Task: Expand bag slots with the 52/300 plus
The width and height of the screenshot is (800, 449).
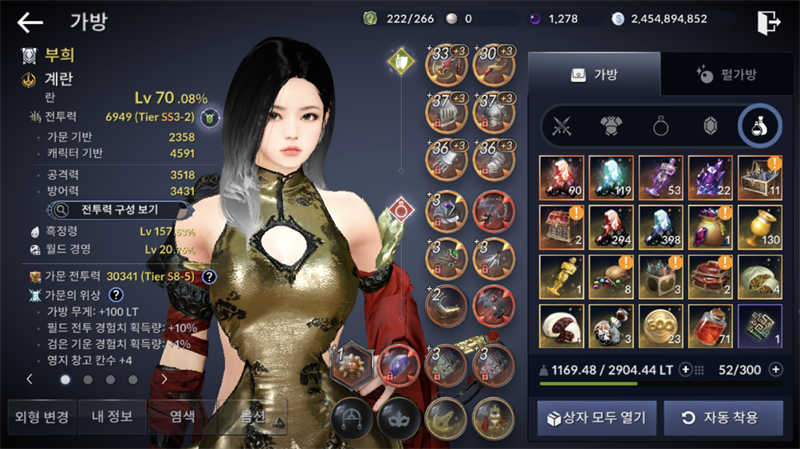Action: click(777, 369)
